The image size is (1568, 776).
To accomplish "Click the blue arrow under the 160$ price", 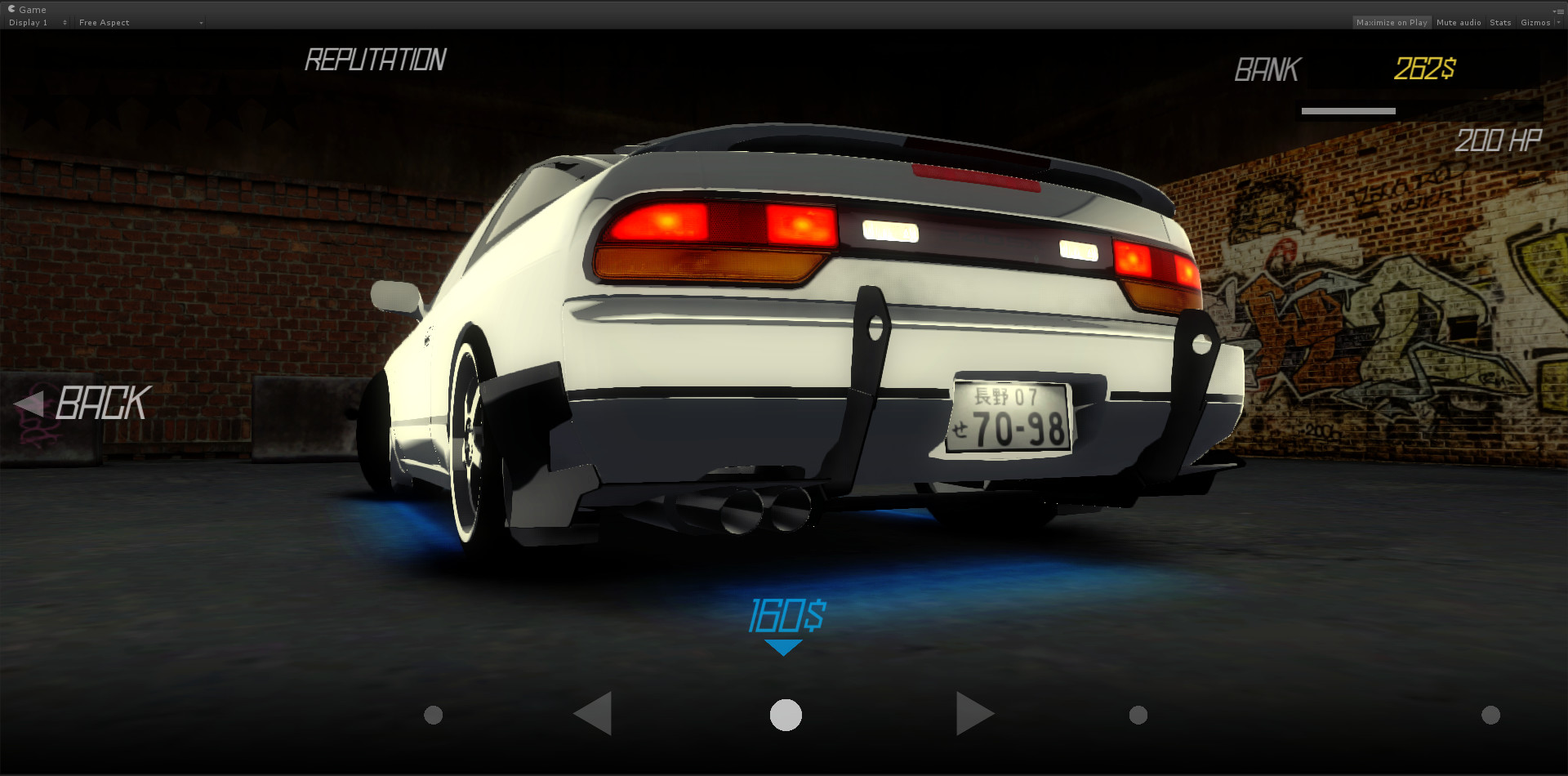I will 785,645.
